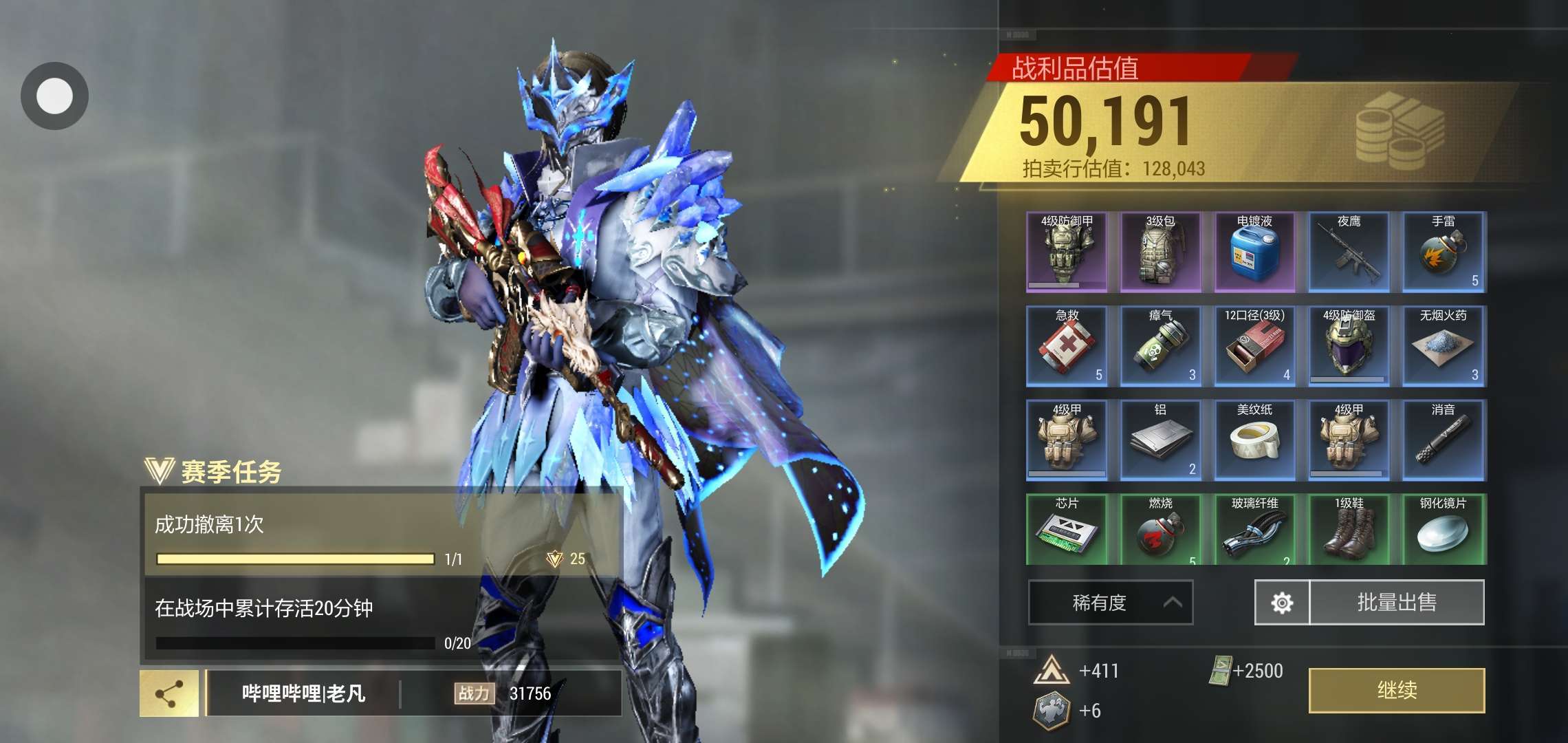1568x743 pixels.
Task: Tap the 继续 continue button
Action: [x=1396, y=690]
